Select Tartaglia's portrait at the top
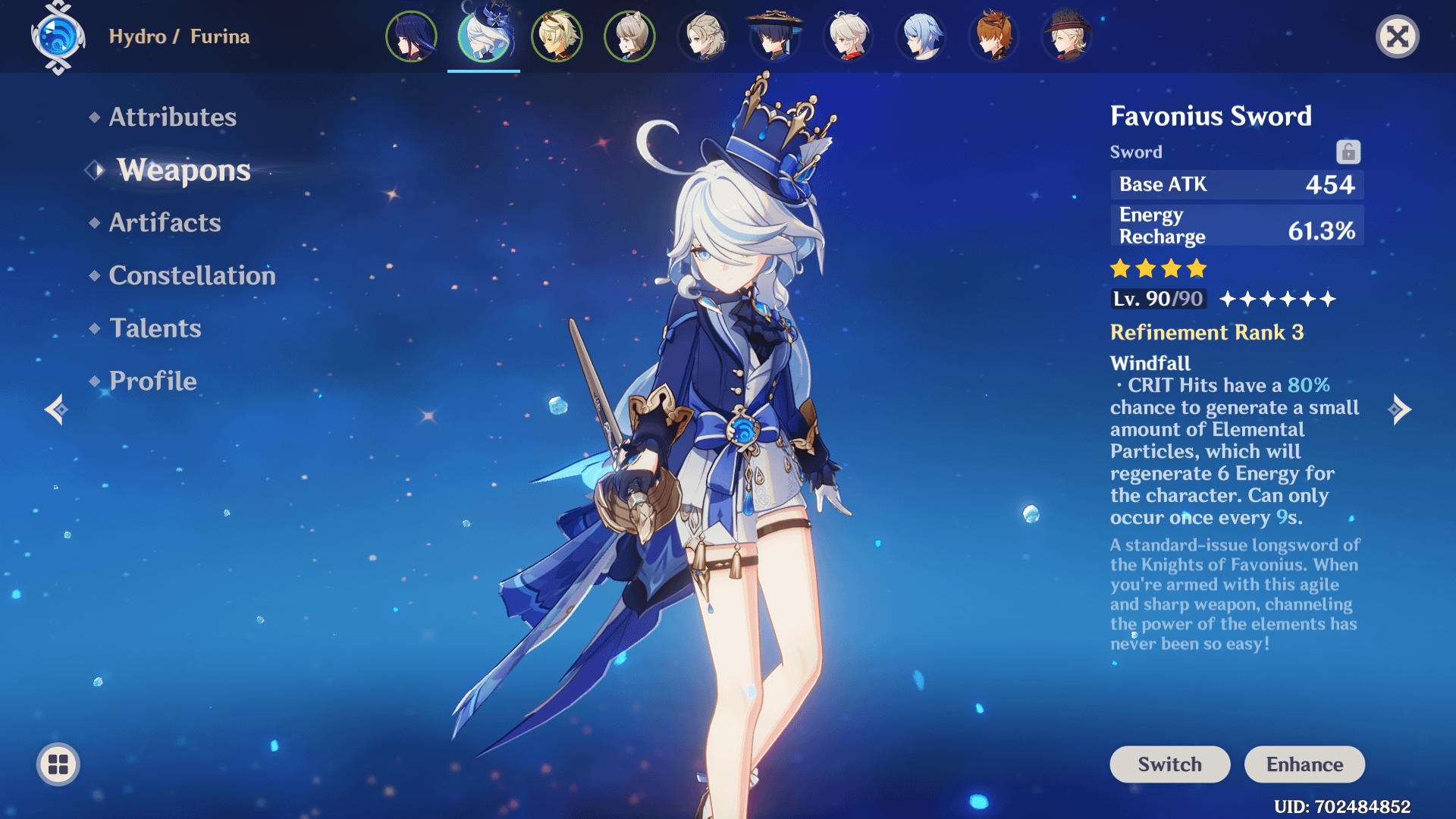 (993, 36)
